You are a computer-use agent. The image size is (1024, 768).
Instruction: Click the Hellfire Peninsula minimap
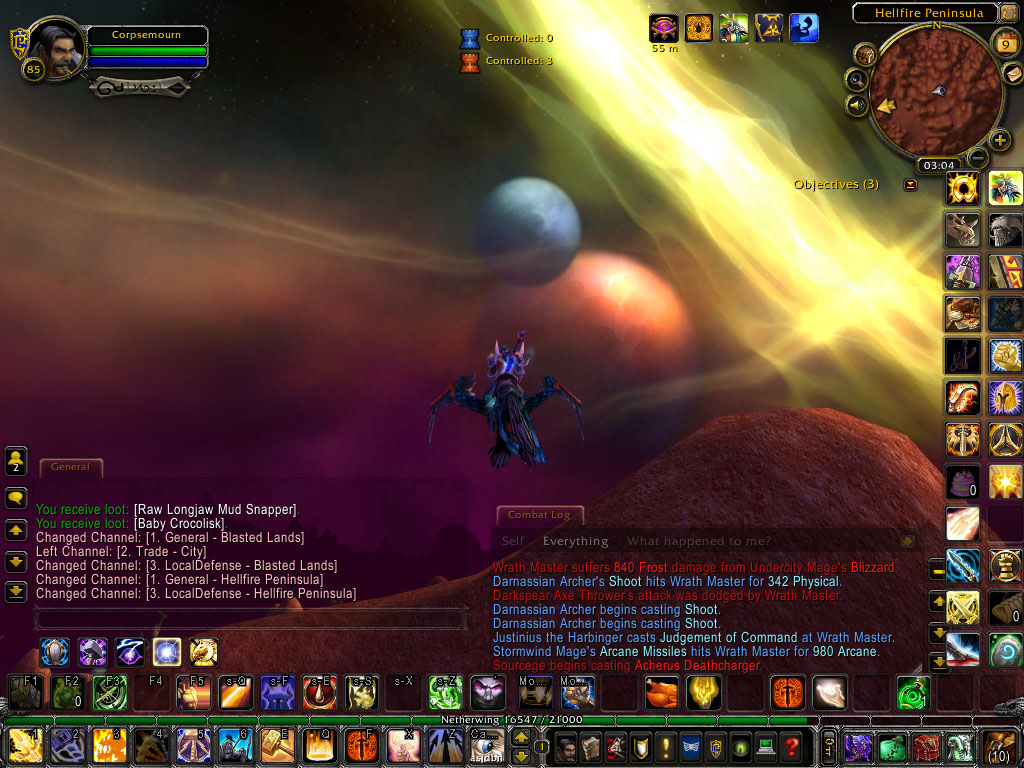coord(935,92)
